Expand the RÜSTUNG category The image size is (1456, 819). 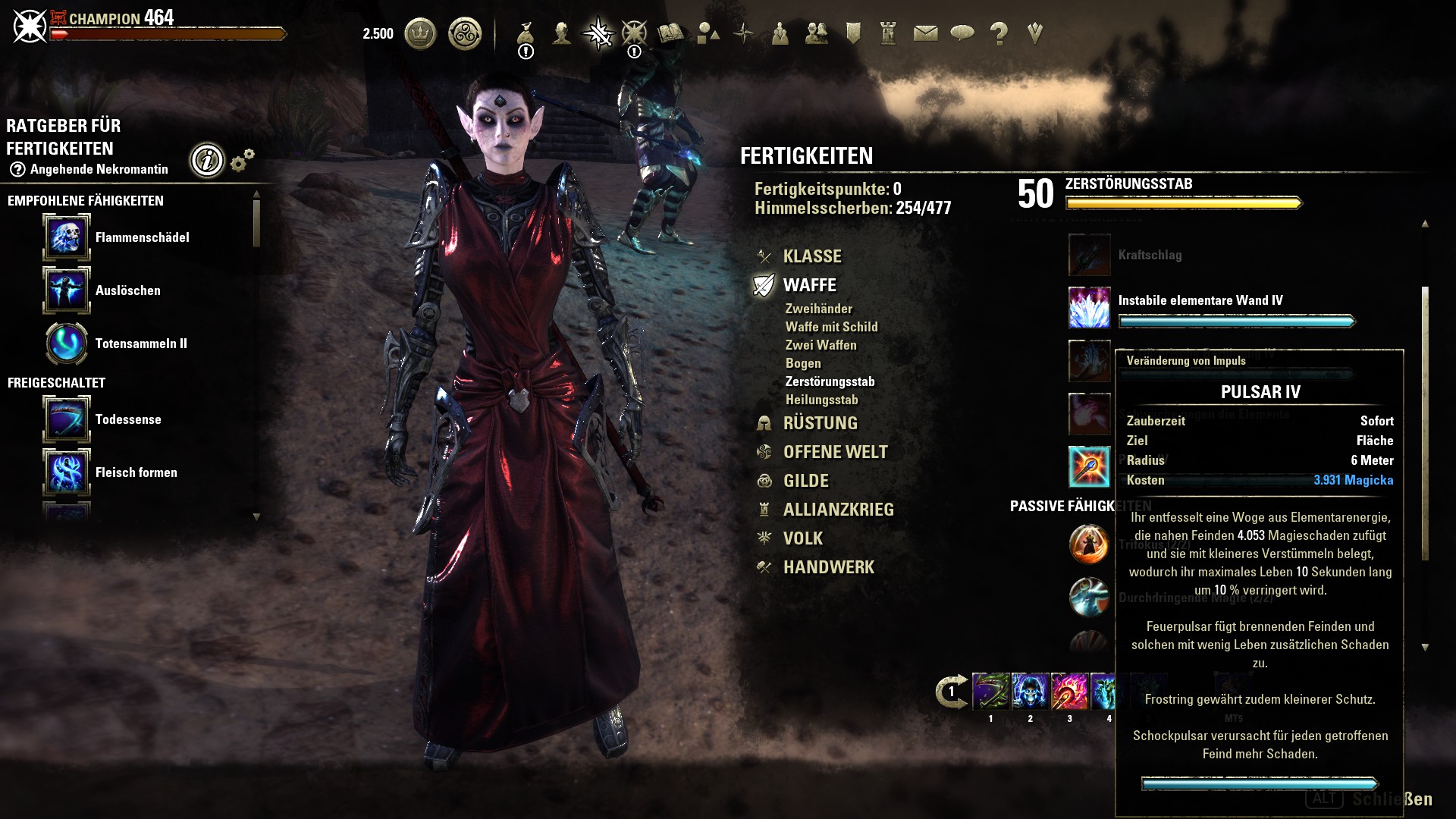820,423
